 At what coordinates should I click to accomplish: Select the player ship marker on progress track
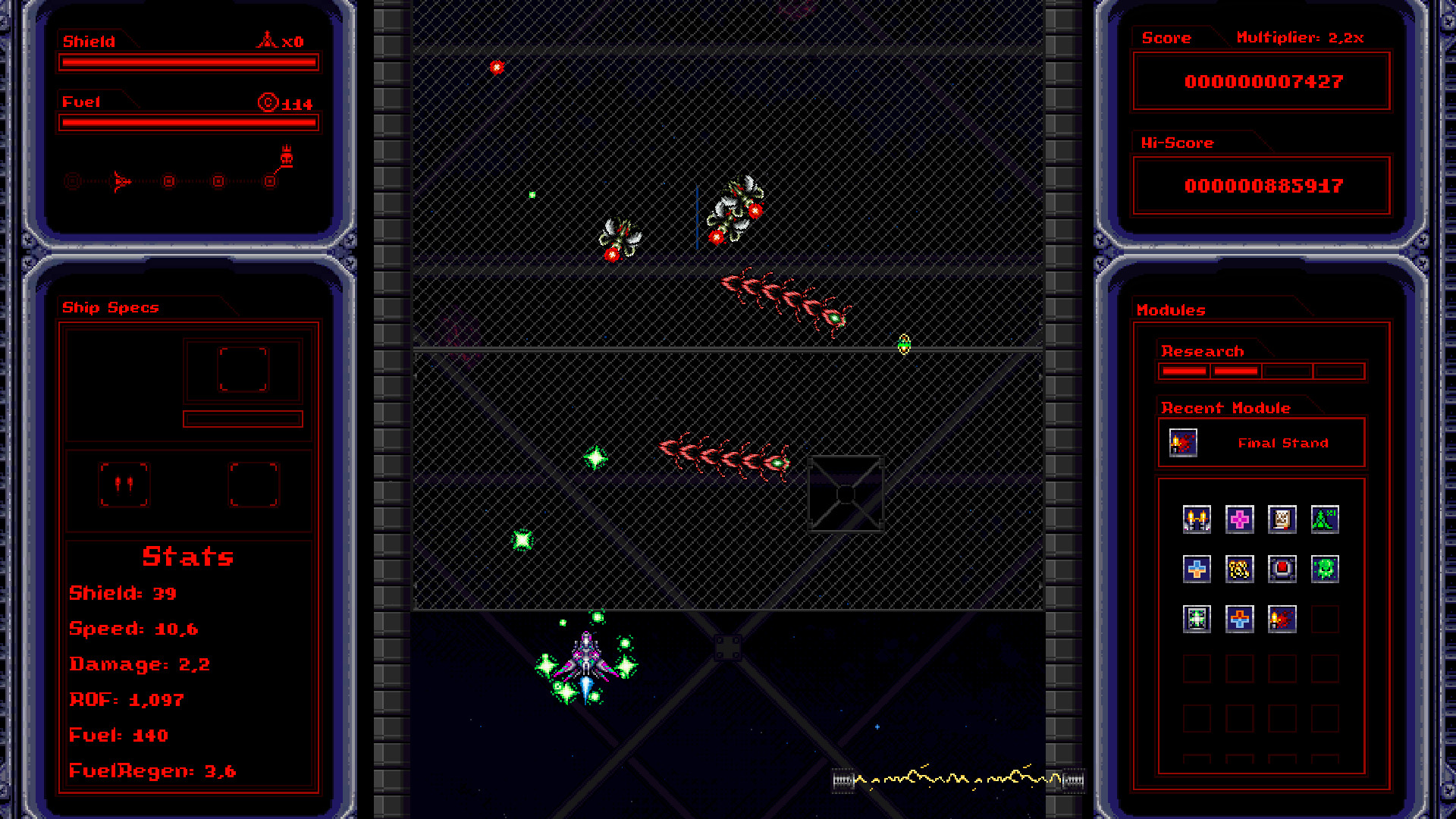click(x=120, y=182)
